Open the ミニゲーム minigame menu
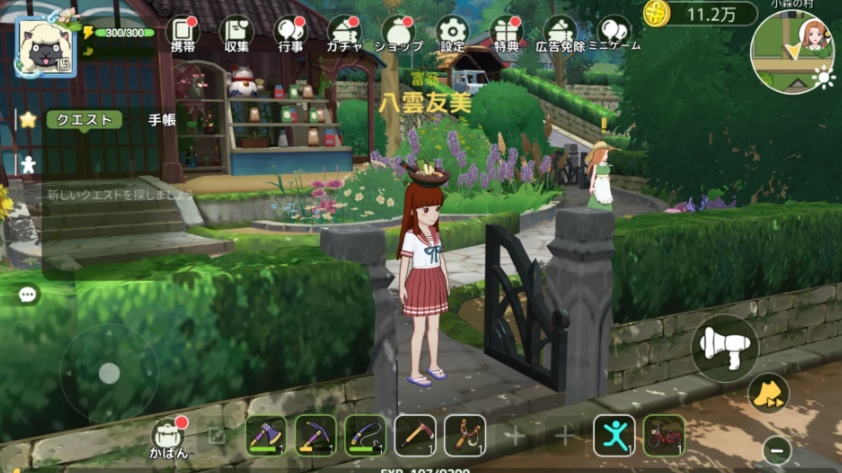This screenshot has width=842, height=473. (615, 33)
